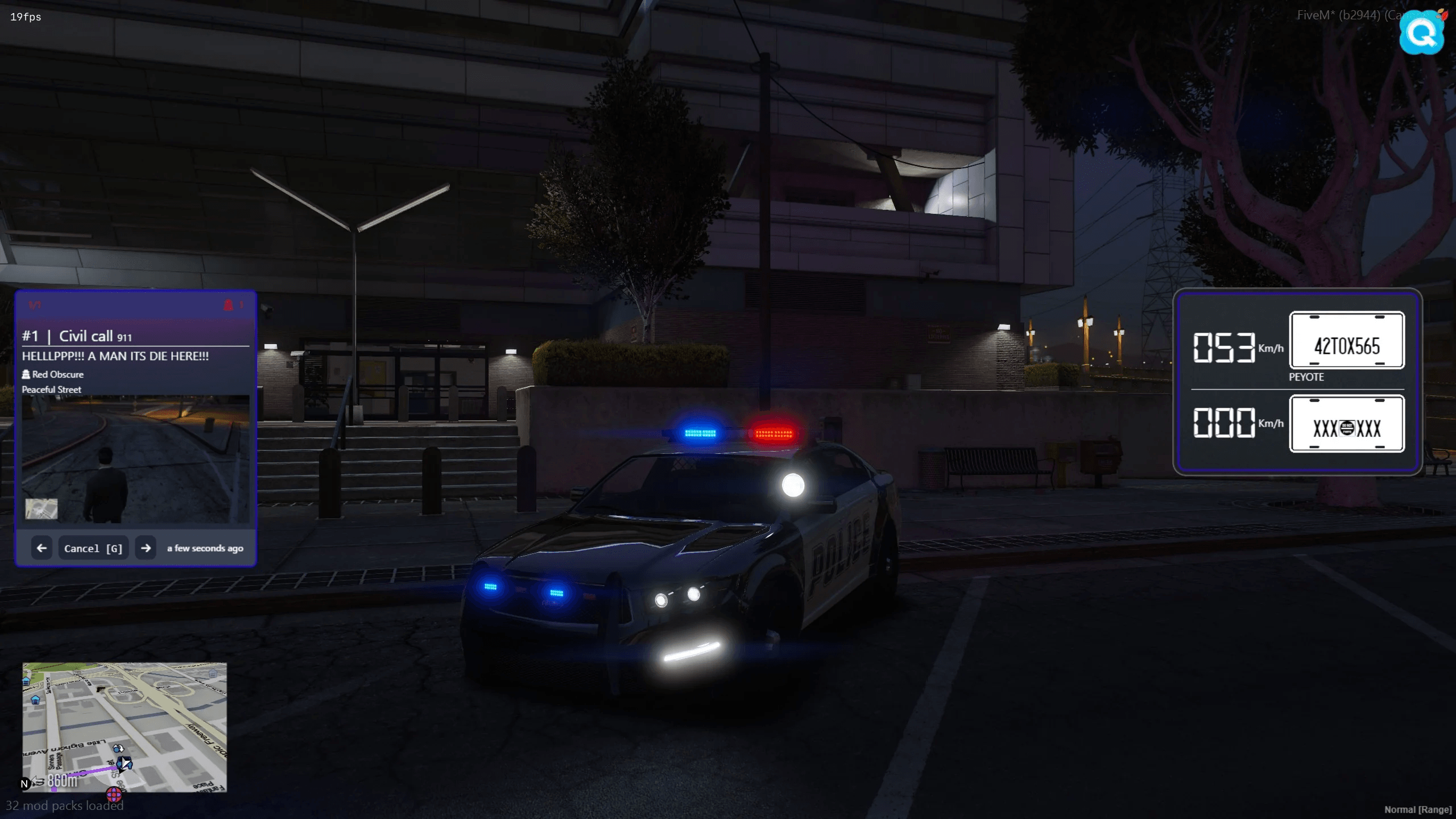Click the N compass indicator on the minimap

coord(24,783)
